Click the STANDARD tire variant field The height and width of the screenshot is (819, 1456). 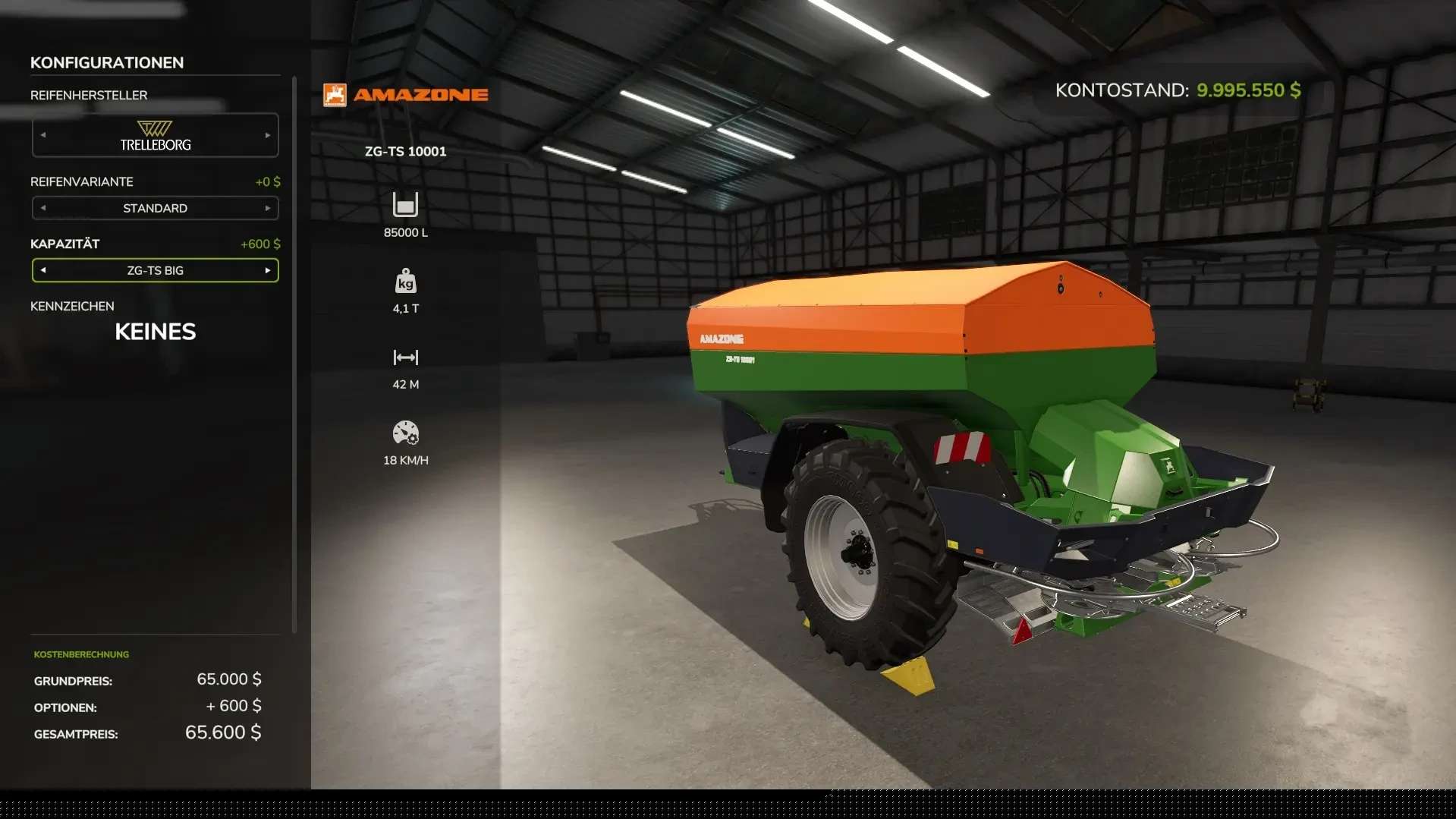coord(155,208)
